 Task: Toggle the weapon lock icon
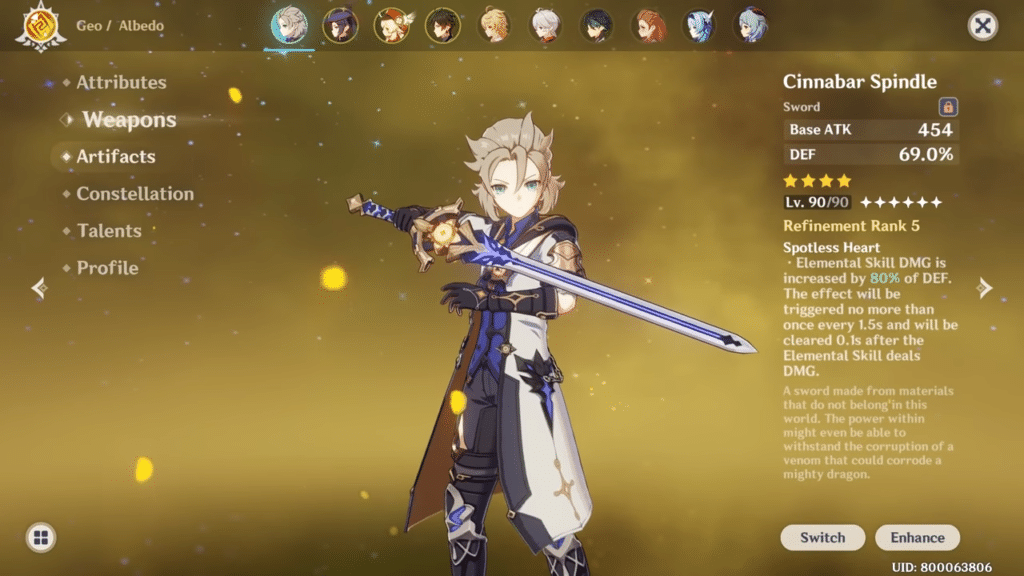[x=947, y=107]
